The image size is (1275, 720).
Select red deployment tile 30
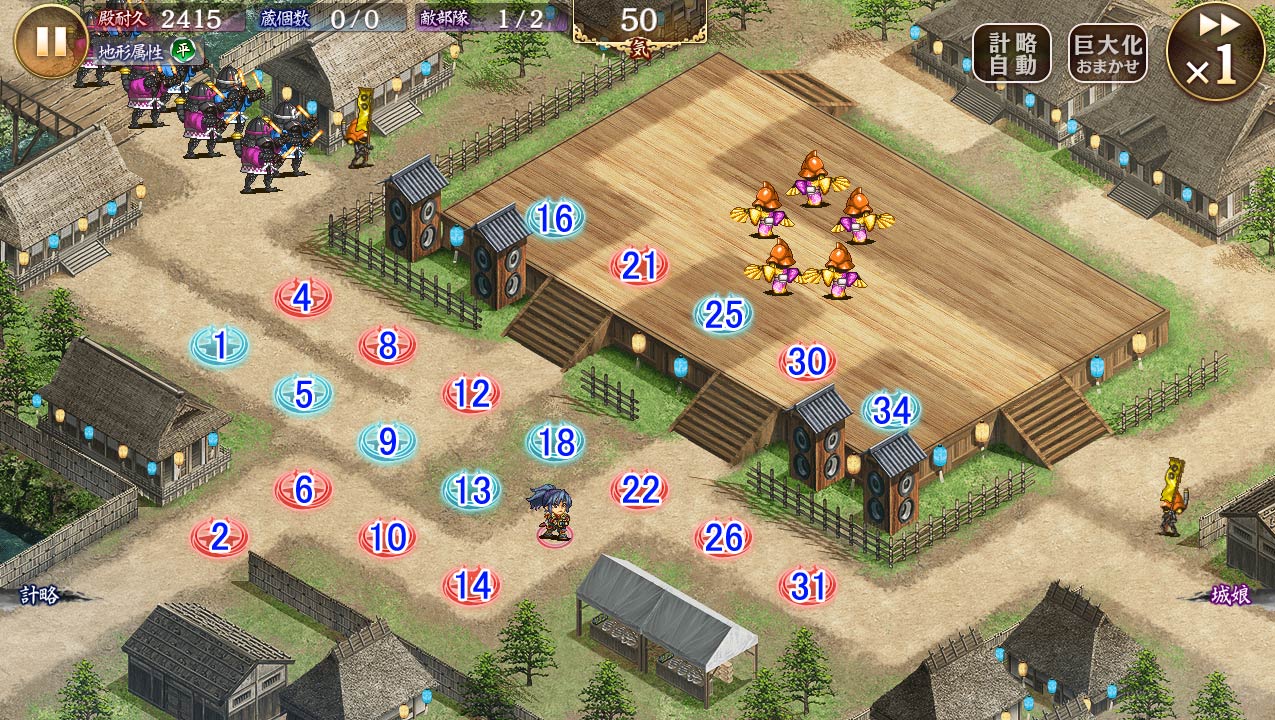[807, 362]
